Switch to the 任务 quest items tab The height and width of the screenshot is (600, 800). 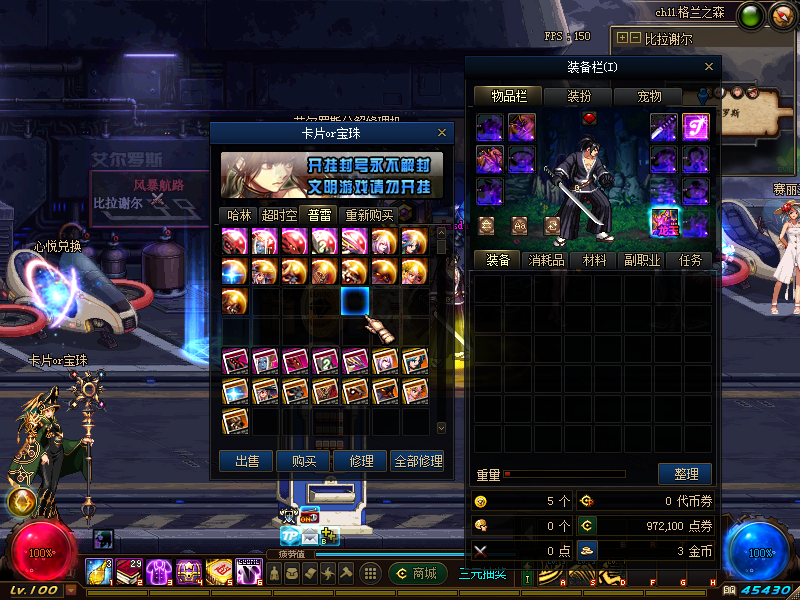click(x=690, y=260)
